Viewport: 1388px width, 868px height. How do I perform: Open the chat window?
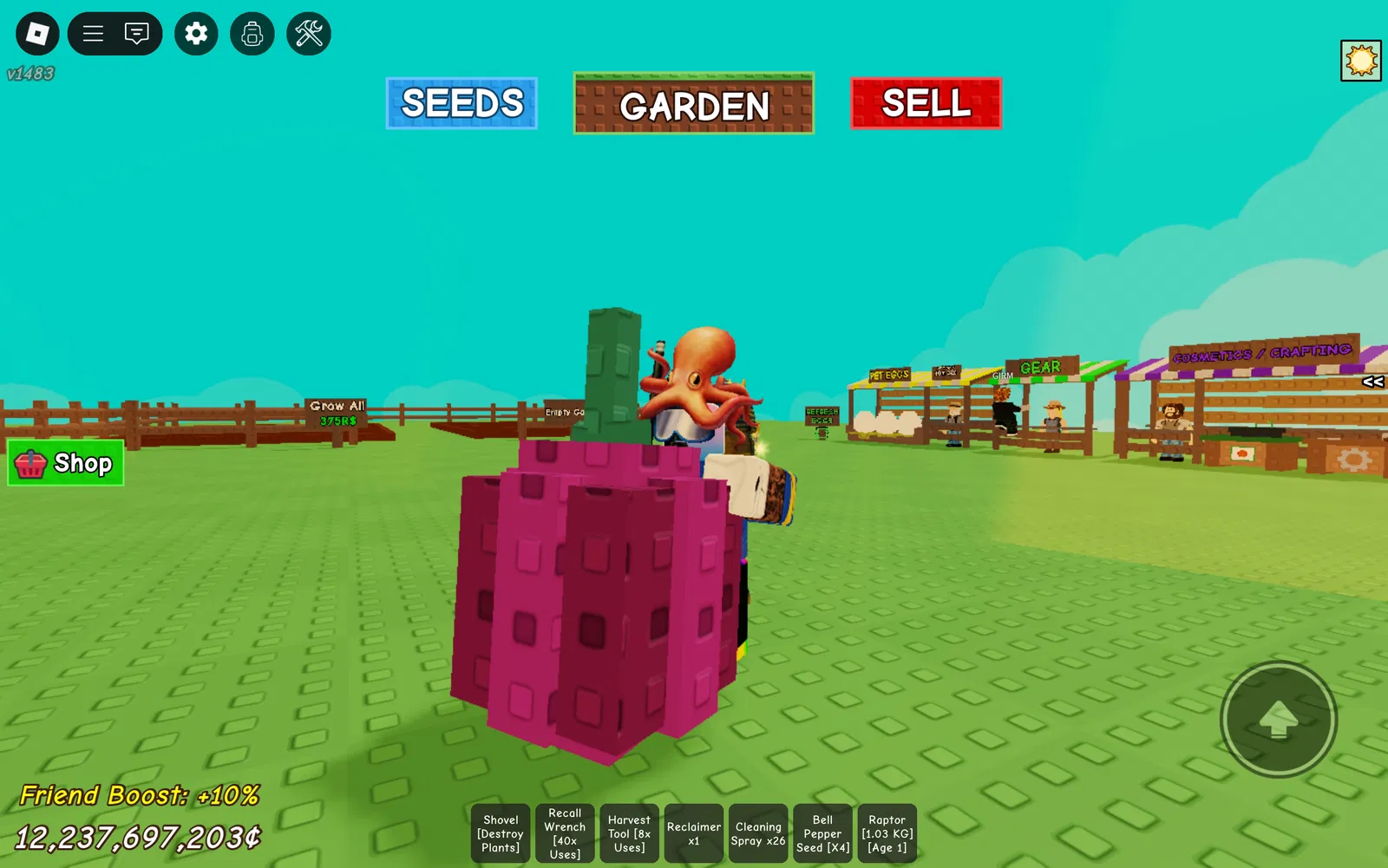137,34
